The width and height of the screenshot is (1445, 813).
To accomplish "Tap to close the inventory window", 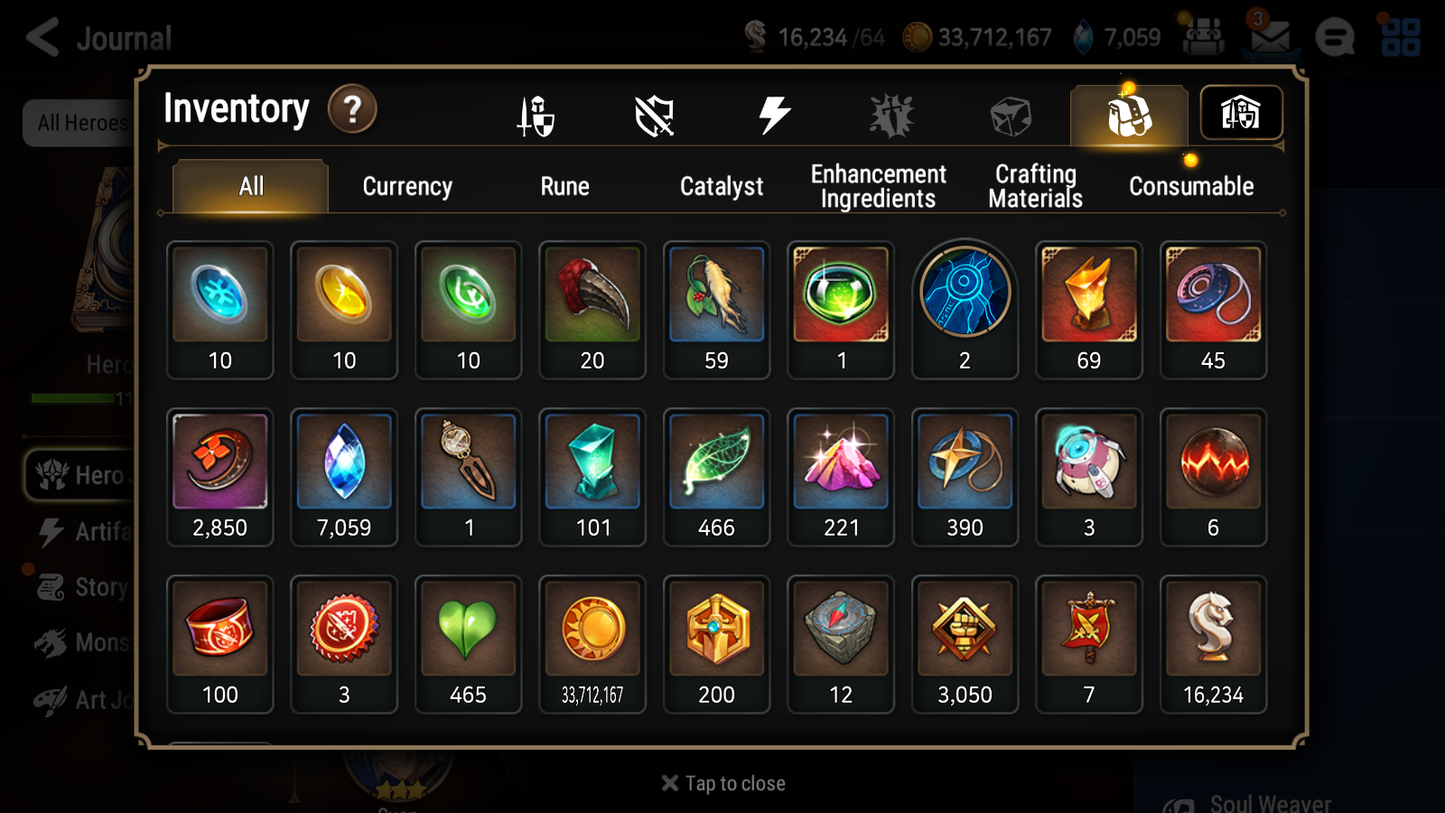I will (722, 783).
